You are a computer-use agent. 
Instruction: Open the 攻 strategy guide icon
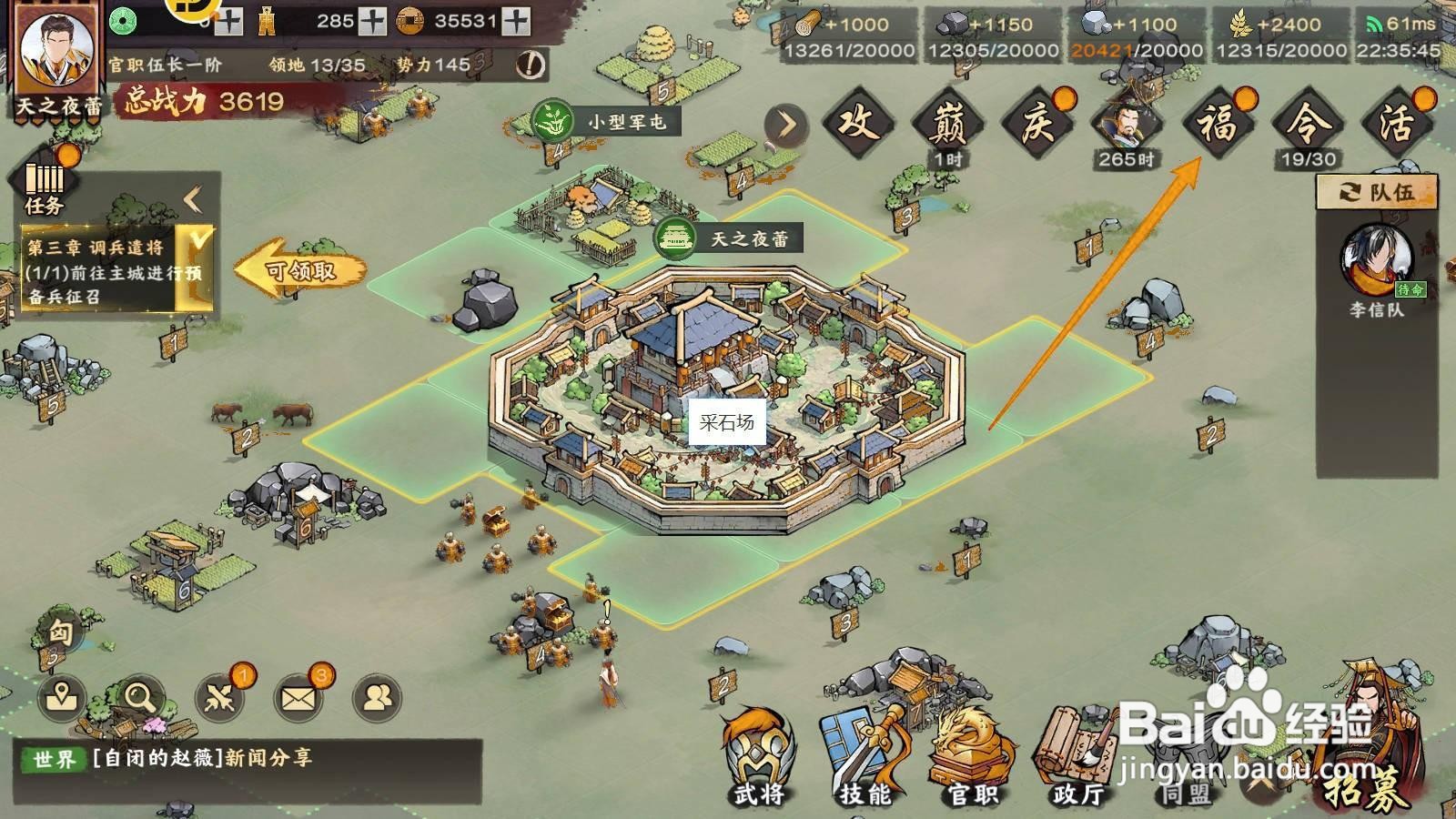[x=856, y=125]
